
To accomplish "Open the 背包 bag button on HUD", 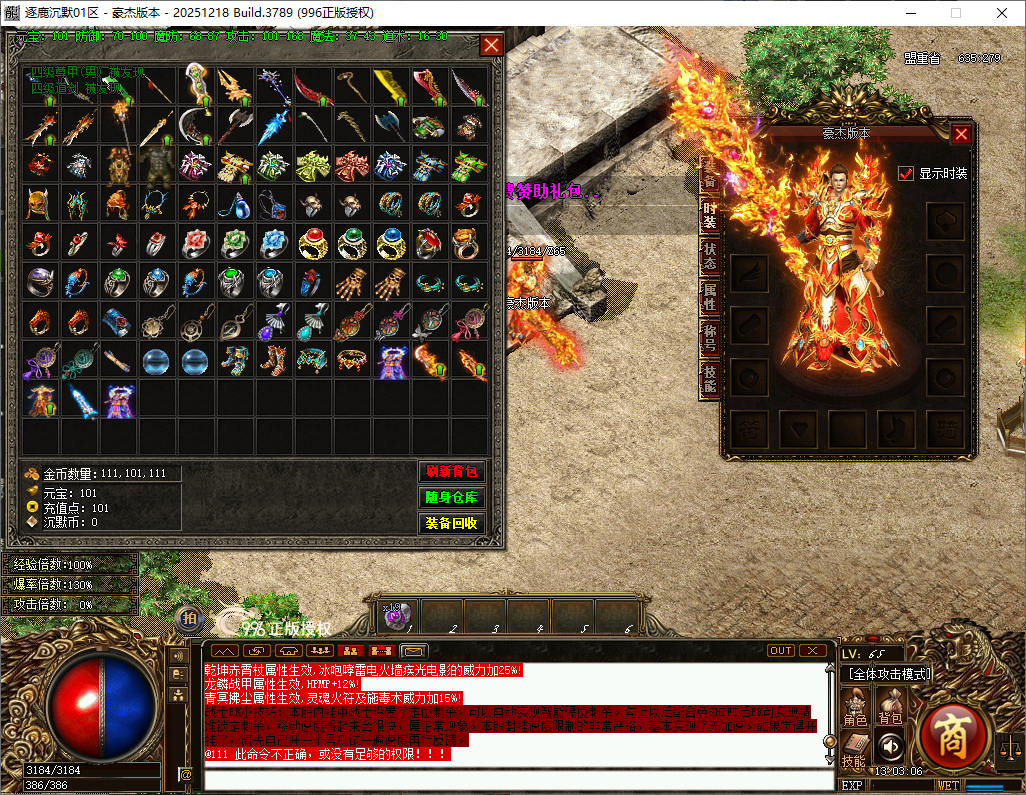I will pos(890,707).
